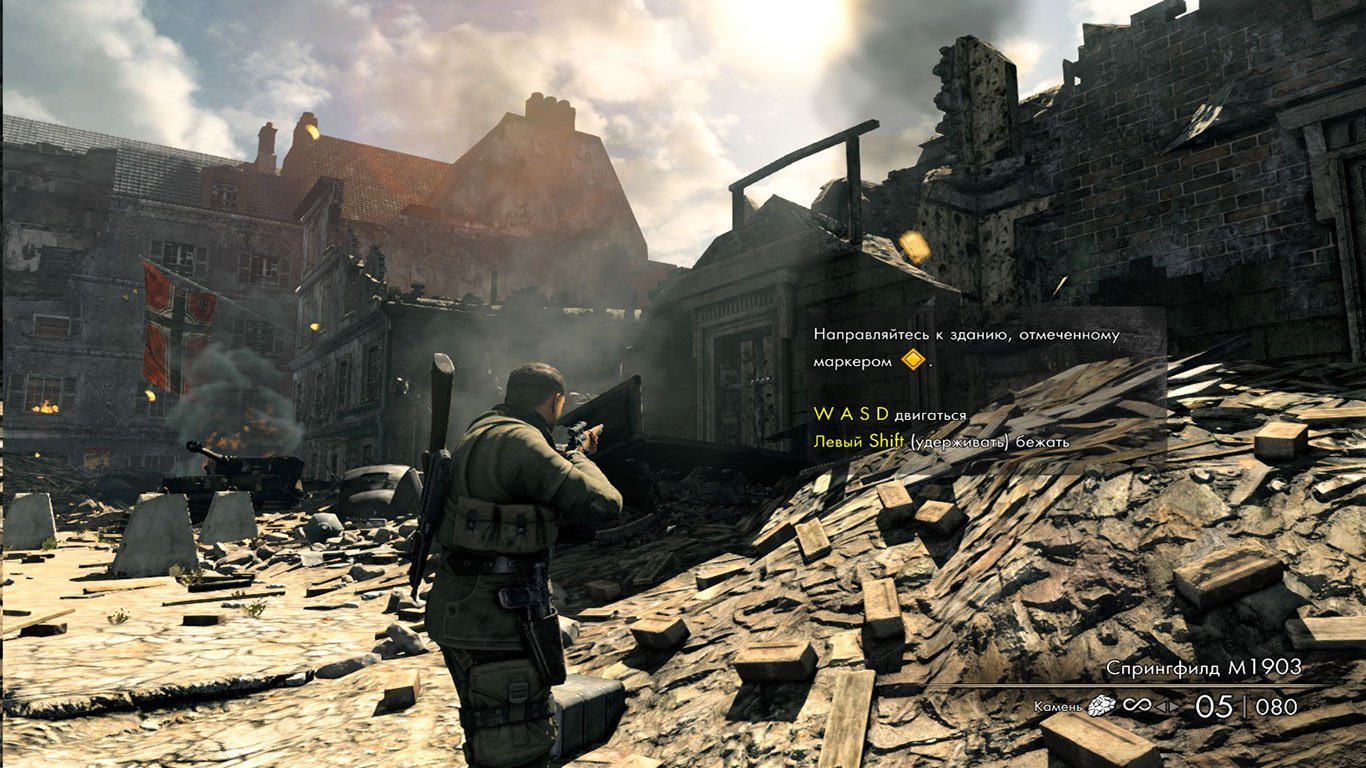This screenshot has width=1366, height=768.
Task: Click the infinity ammo symbol beside the stone
Action: tap(1135, 703)
